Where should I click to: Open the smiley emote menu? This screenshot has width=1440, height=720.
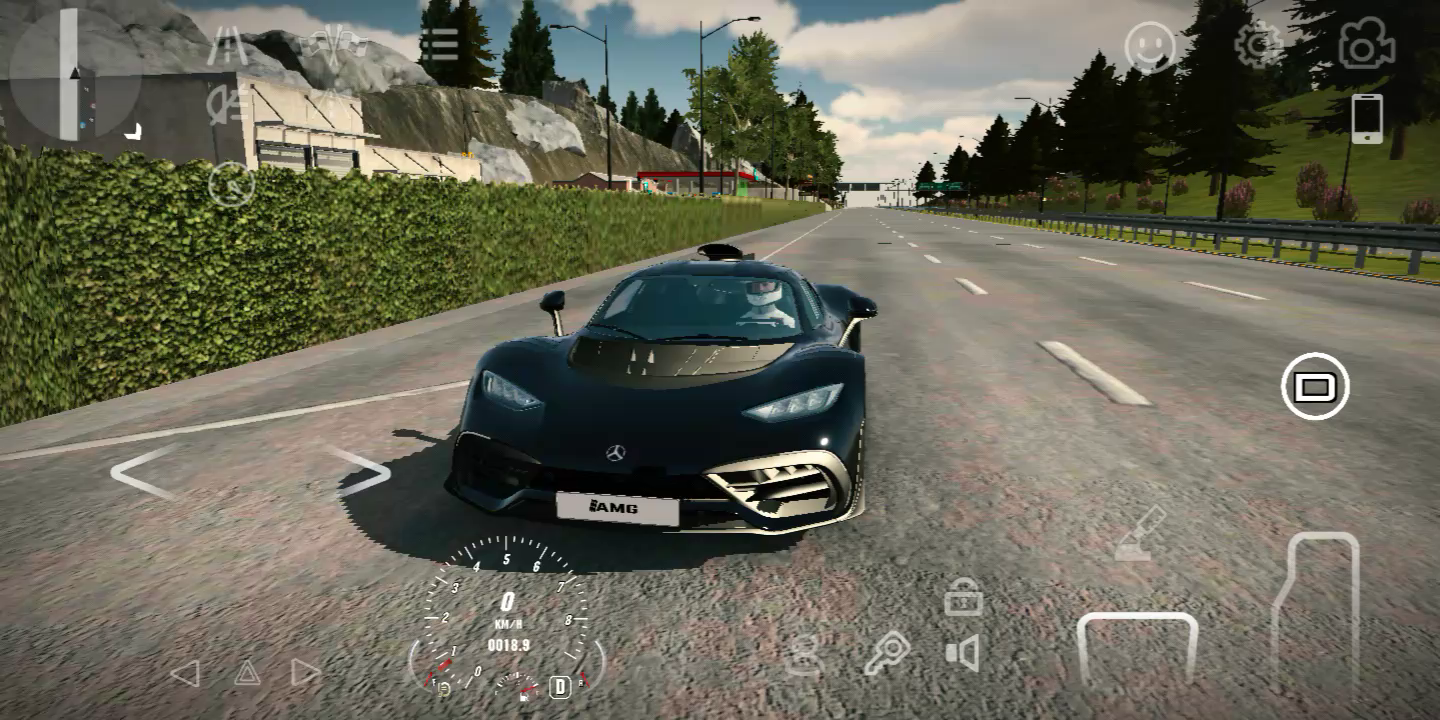tap(1150, 46)
